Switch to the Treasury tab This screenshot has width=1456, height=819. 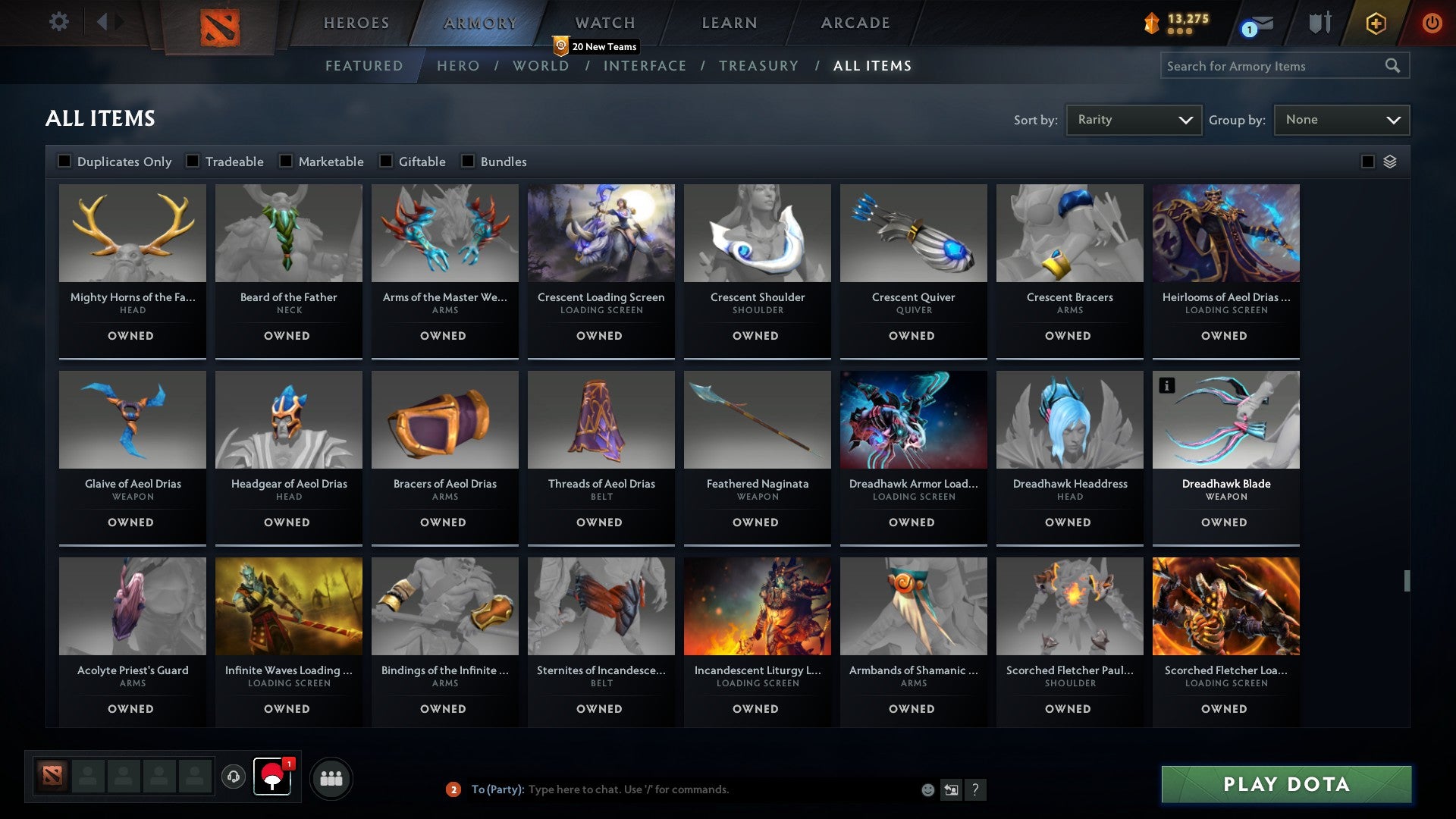point(758,66)
